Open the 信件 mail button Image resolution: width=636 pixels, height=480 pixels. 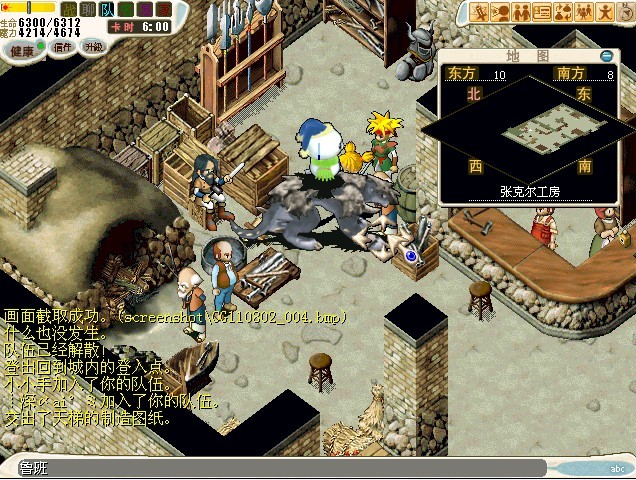coord(63,47)
